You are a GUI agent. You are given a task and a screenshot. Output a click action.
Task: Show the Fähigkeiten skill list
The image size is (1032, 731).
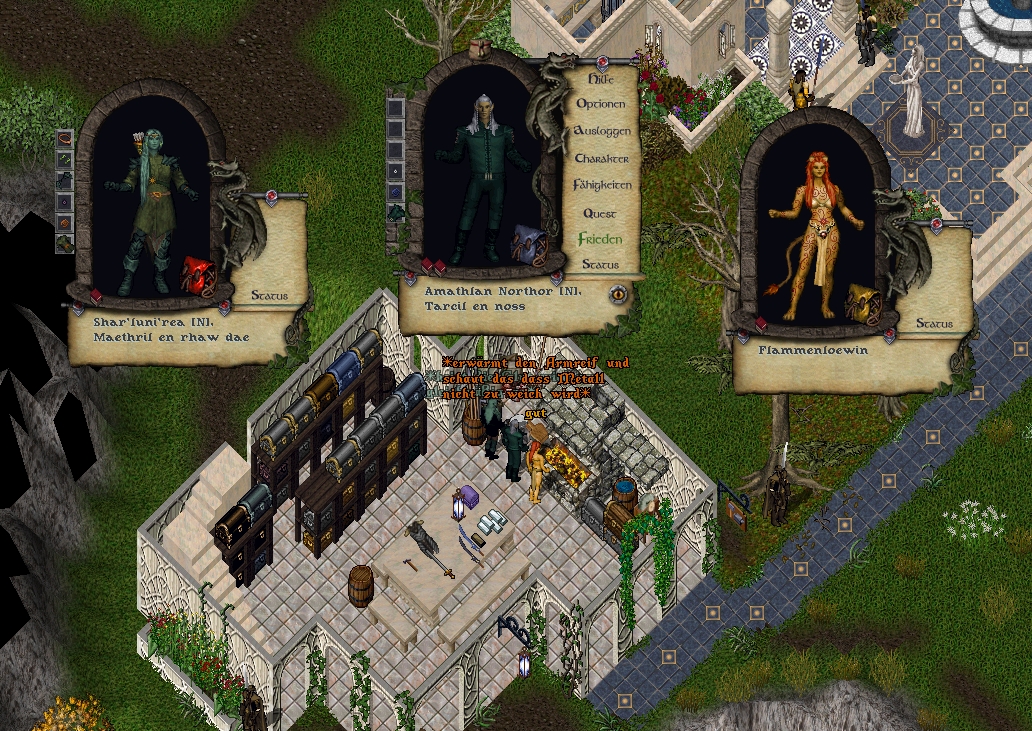pyautogui.click(x=602, y=185)
